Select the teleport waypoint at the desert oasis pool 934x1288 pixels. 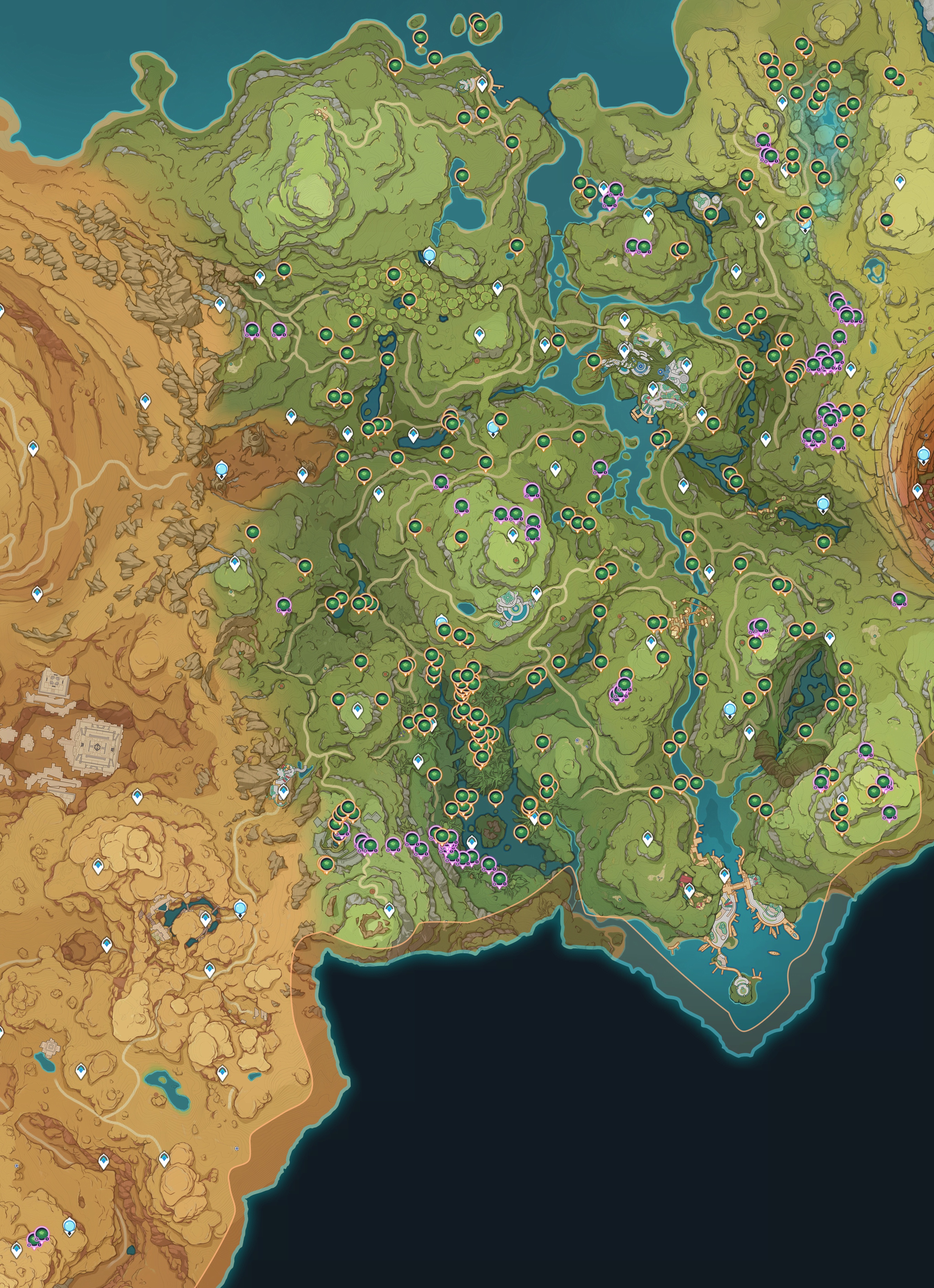[206, 918]
